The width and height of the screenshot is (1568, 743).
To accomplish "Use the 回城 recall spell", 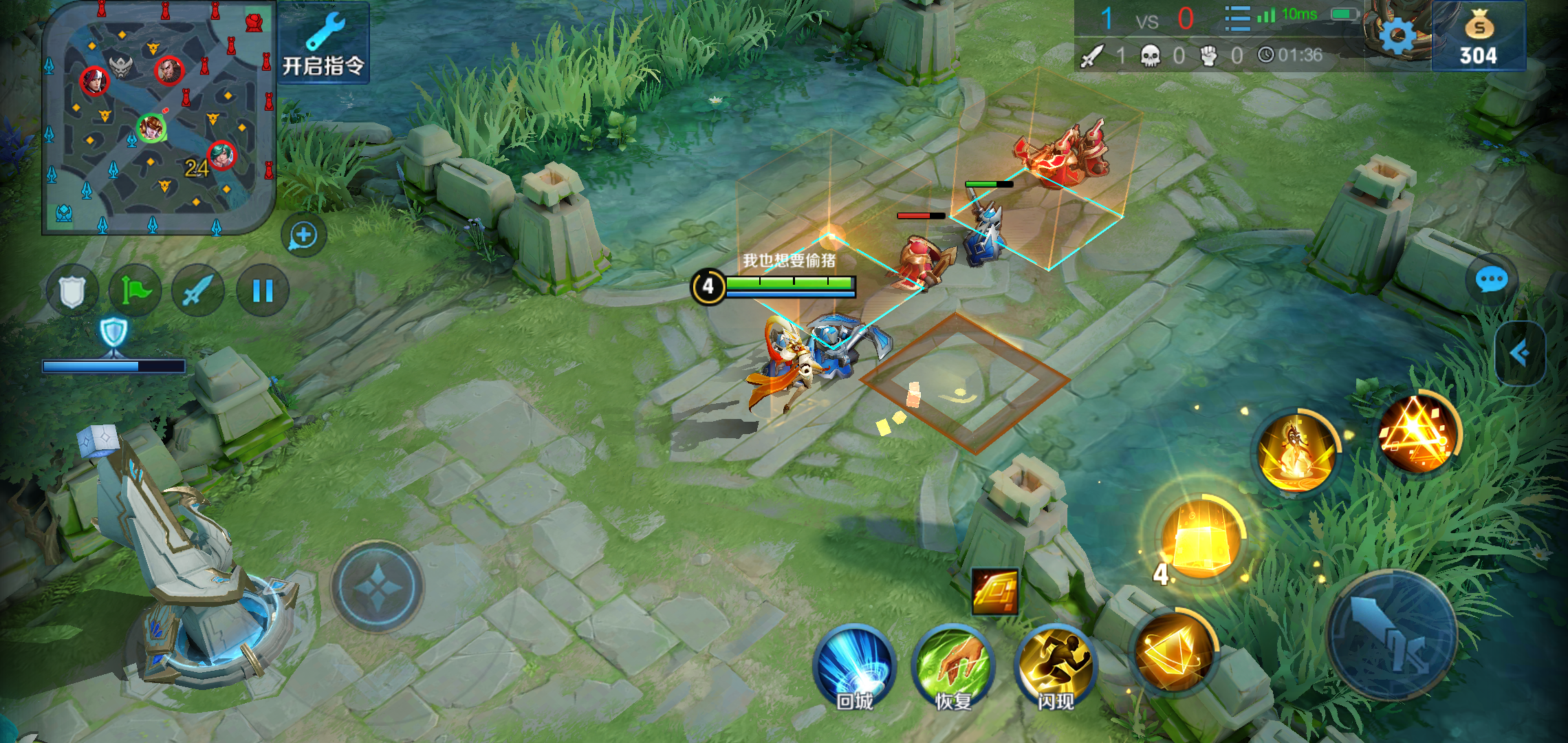I will [855, 667].
